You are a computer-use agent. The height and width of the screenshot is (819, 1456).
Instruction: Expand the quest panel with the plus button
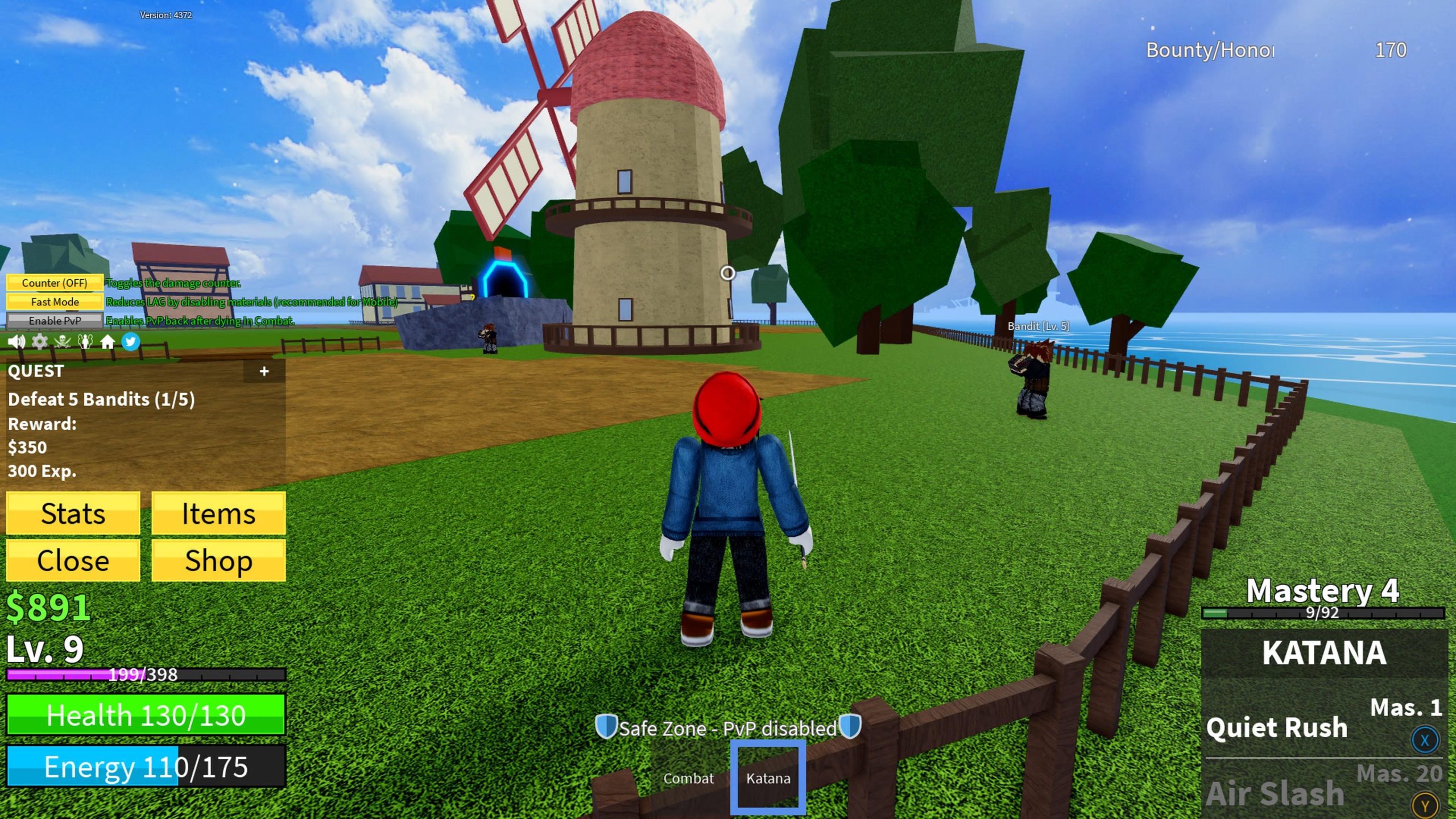point(264,371)
